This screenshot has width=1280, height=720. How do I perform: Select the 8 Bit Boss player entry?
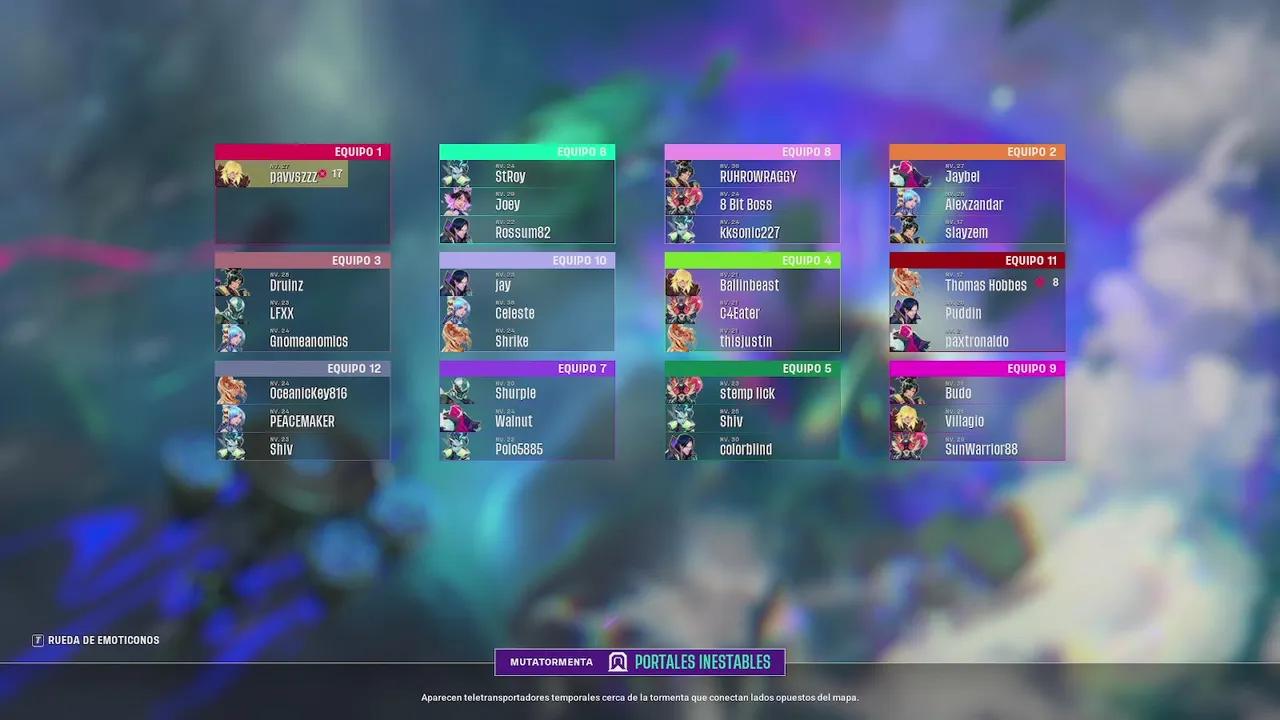pos(752,204)
